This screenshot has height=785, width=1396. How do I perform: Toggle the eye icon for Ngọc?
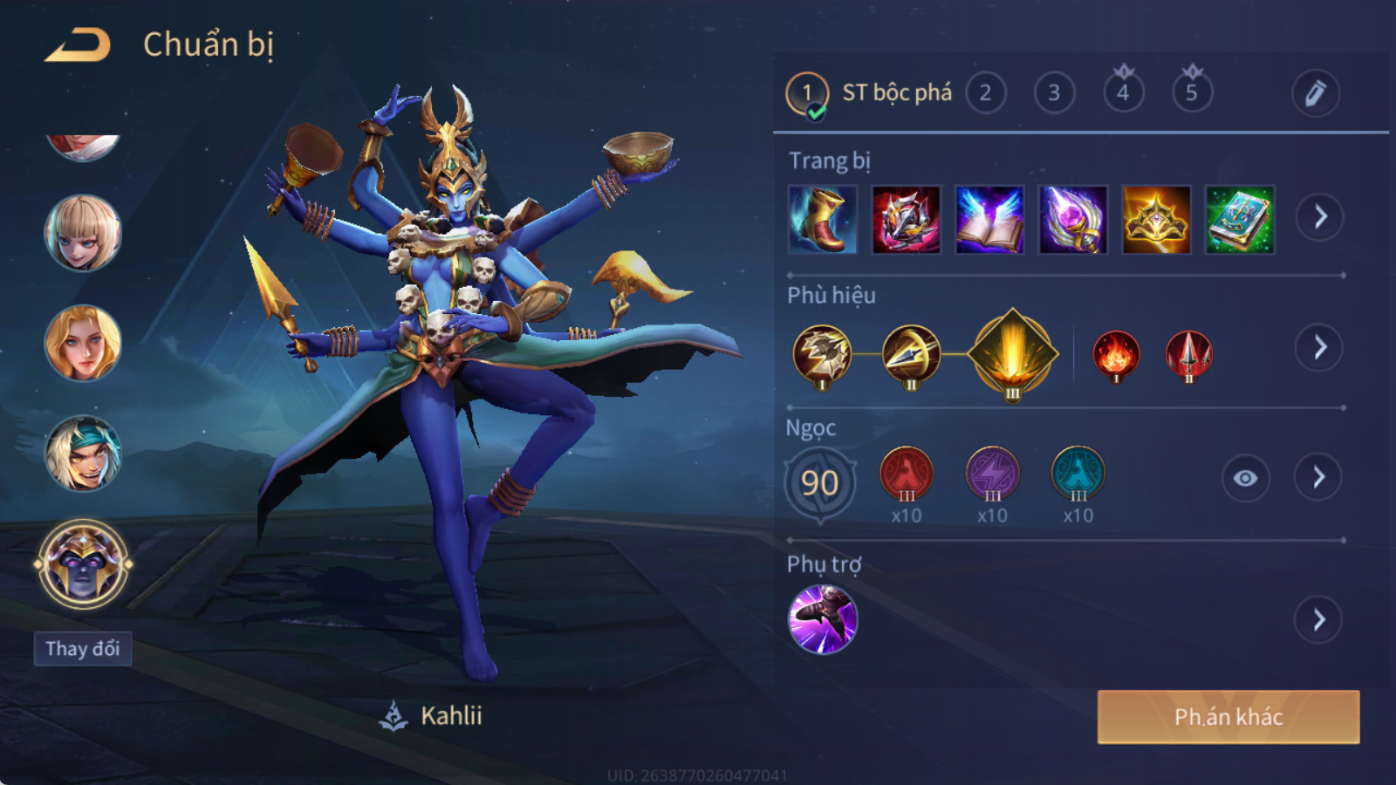tap(1245, 478)
